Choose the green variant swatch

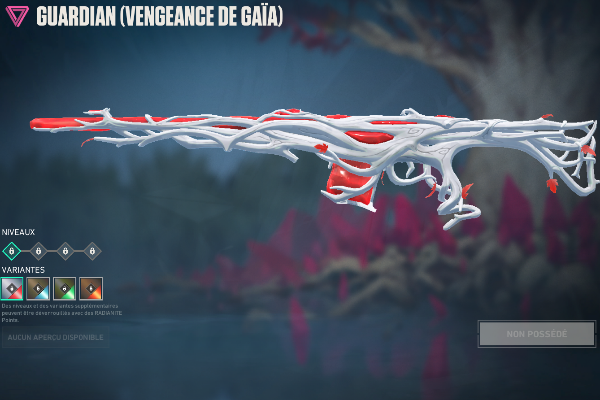click(64, 289)
